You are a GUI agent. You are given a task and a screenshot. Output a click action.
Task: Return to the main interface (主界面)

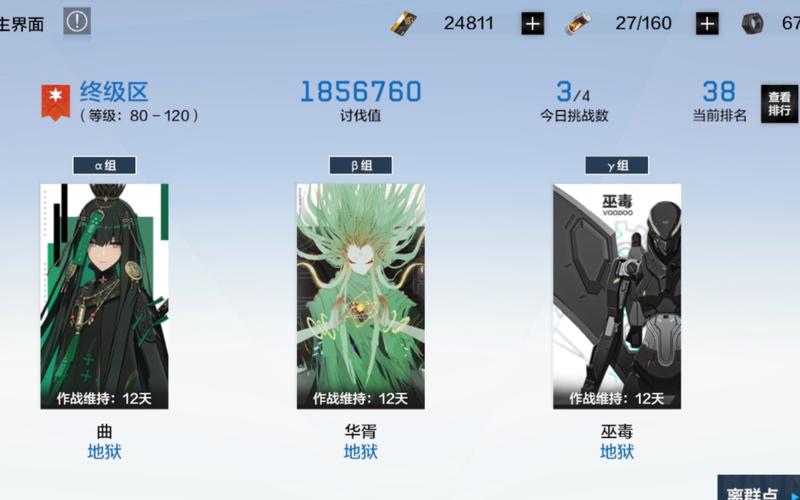(x=22, y=24)
